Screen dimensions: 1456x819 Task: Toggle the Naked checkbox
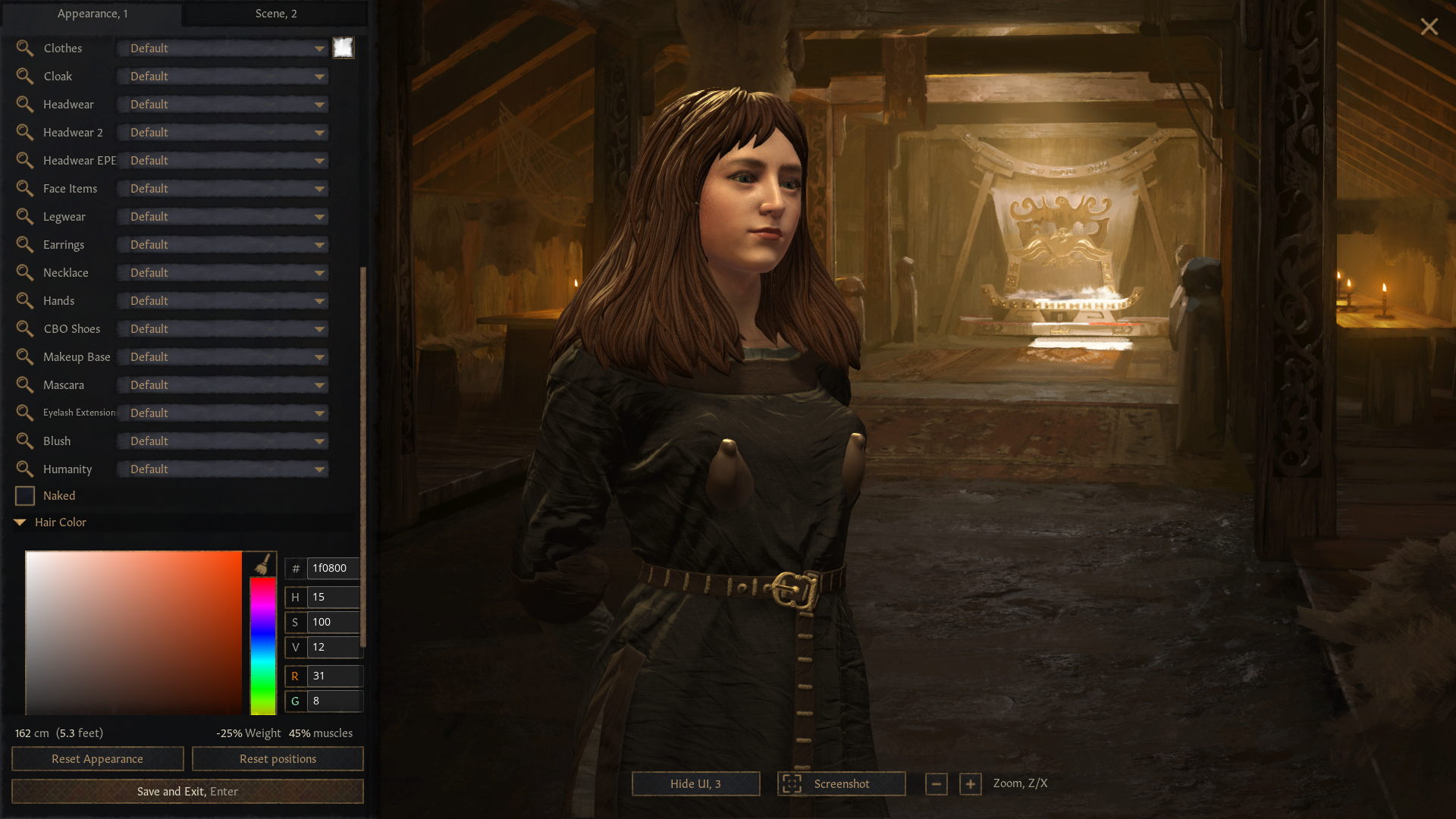(x=24, y=495)
